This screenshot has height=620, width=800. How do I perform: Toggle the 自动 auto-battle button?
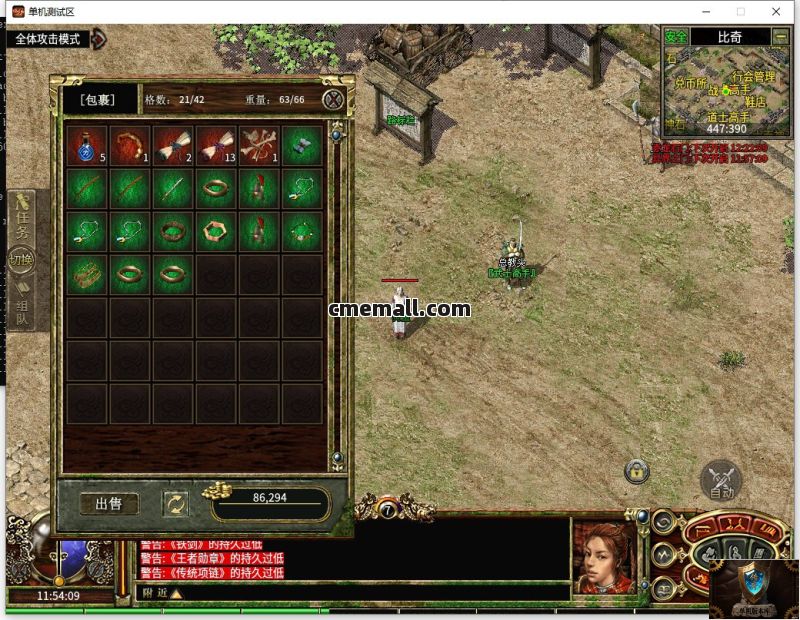tap(721, 480)
